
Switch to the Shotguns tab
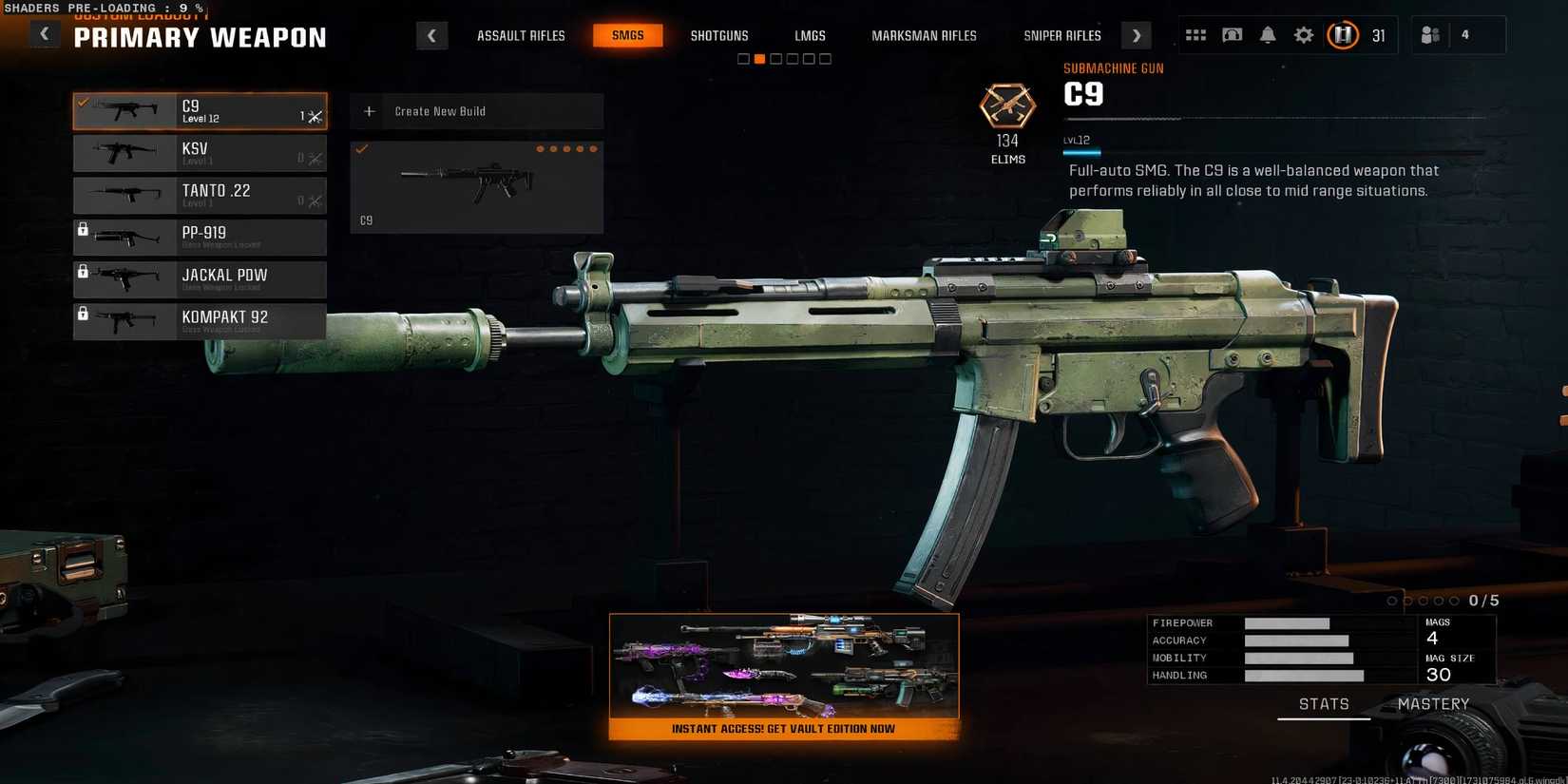(719, 35)
